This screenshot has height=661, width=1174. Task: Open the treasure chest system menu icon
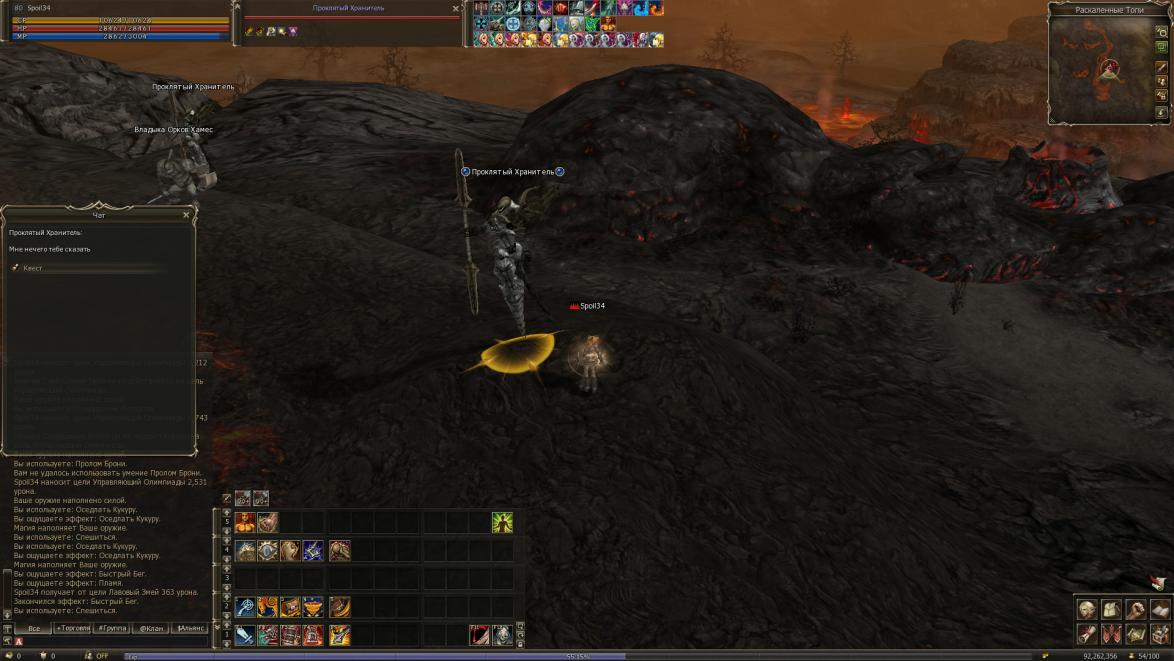coord(1159,634)
